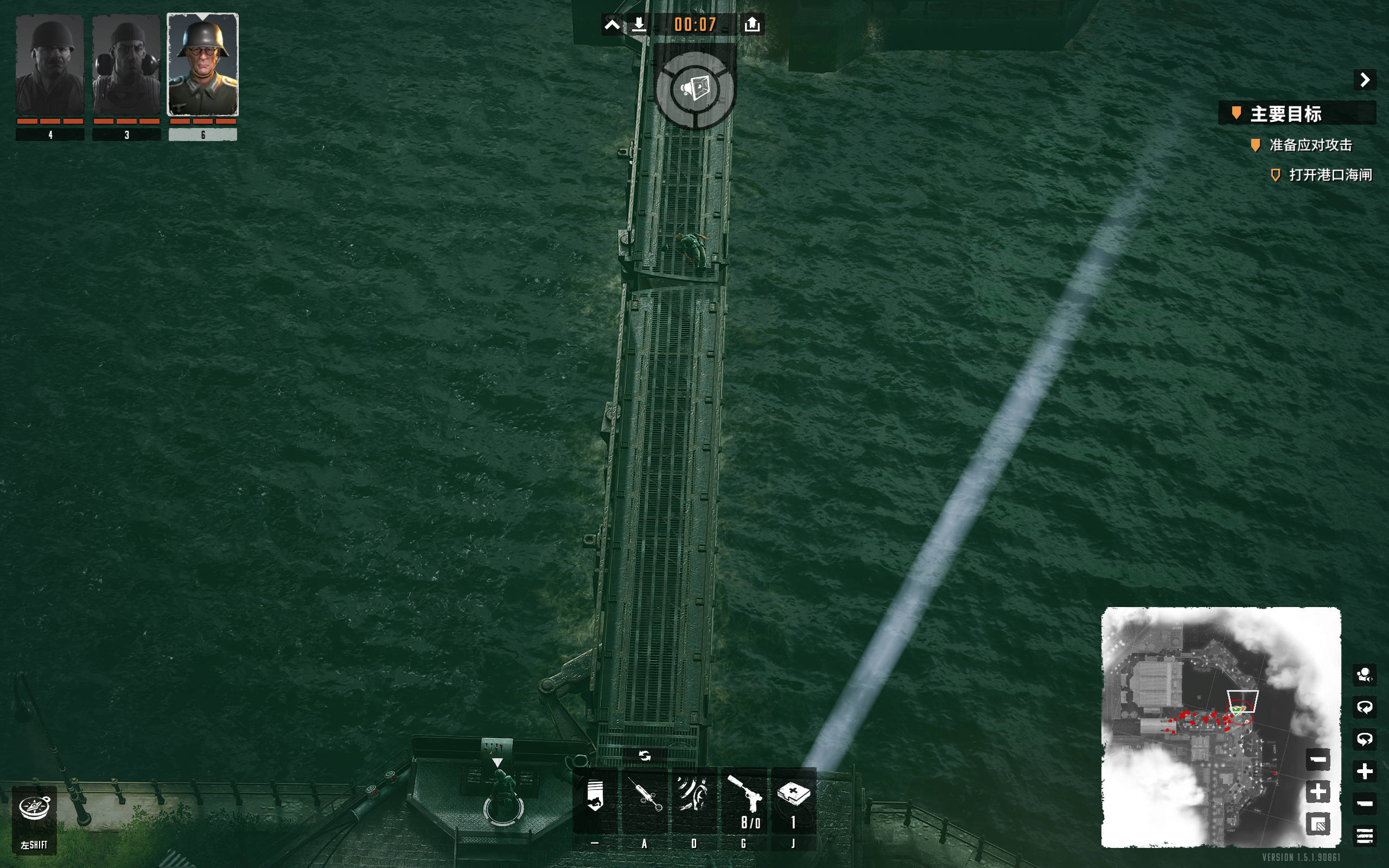Open the three-bar menu button
1389x868 pixels.
tap(1365, 835)
